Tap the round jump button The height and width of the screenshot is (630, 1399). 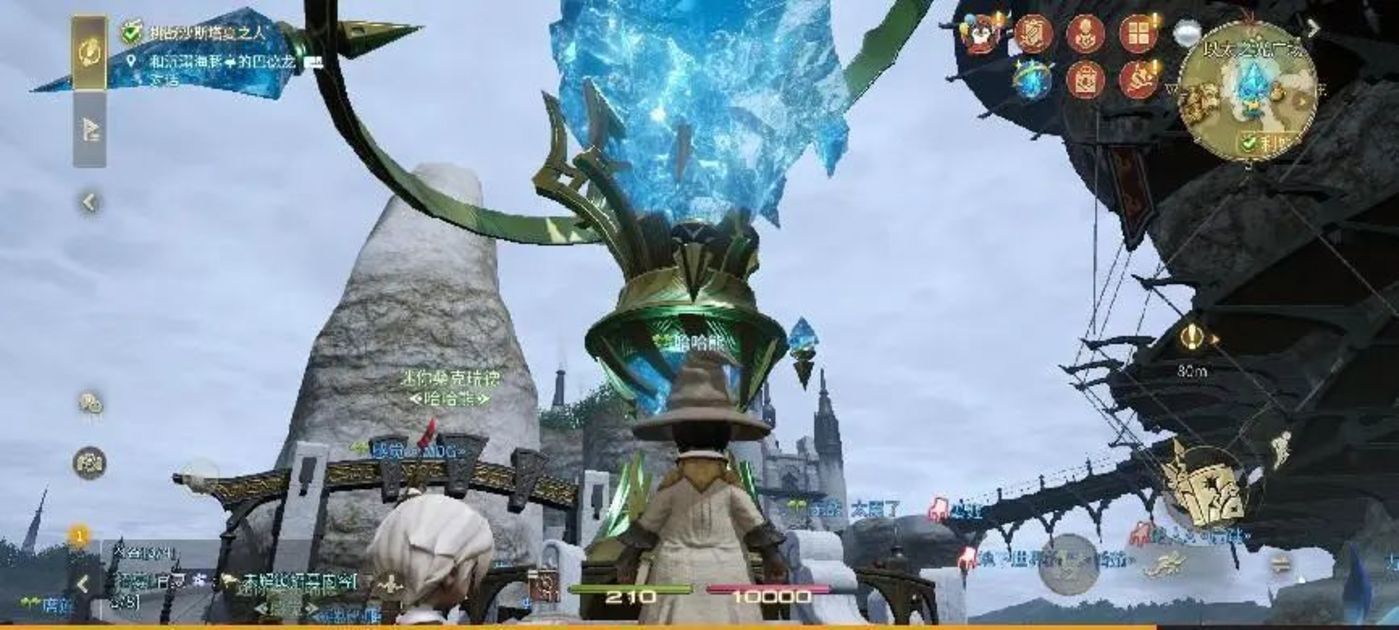coord(1068,564)
